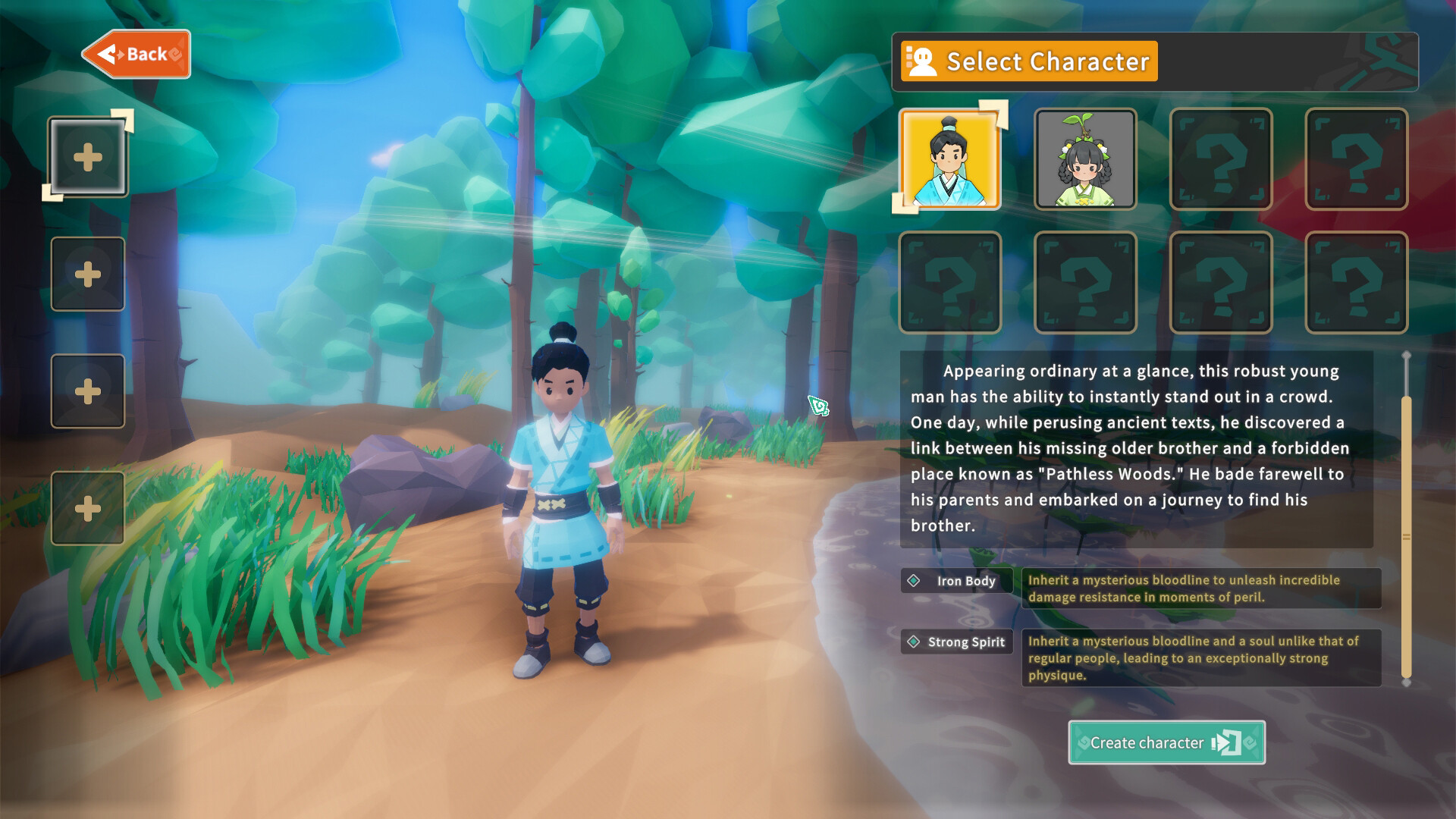Click the rightmost question-mark slot in top row
Image resolution: width=1456 pixels, height=819 pixels.
(x=1355, y=159)
